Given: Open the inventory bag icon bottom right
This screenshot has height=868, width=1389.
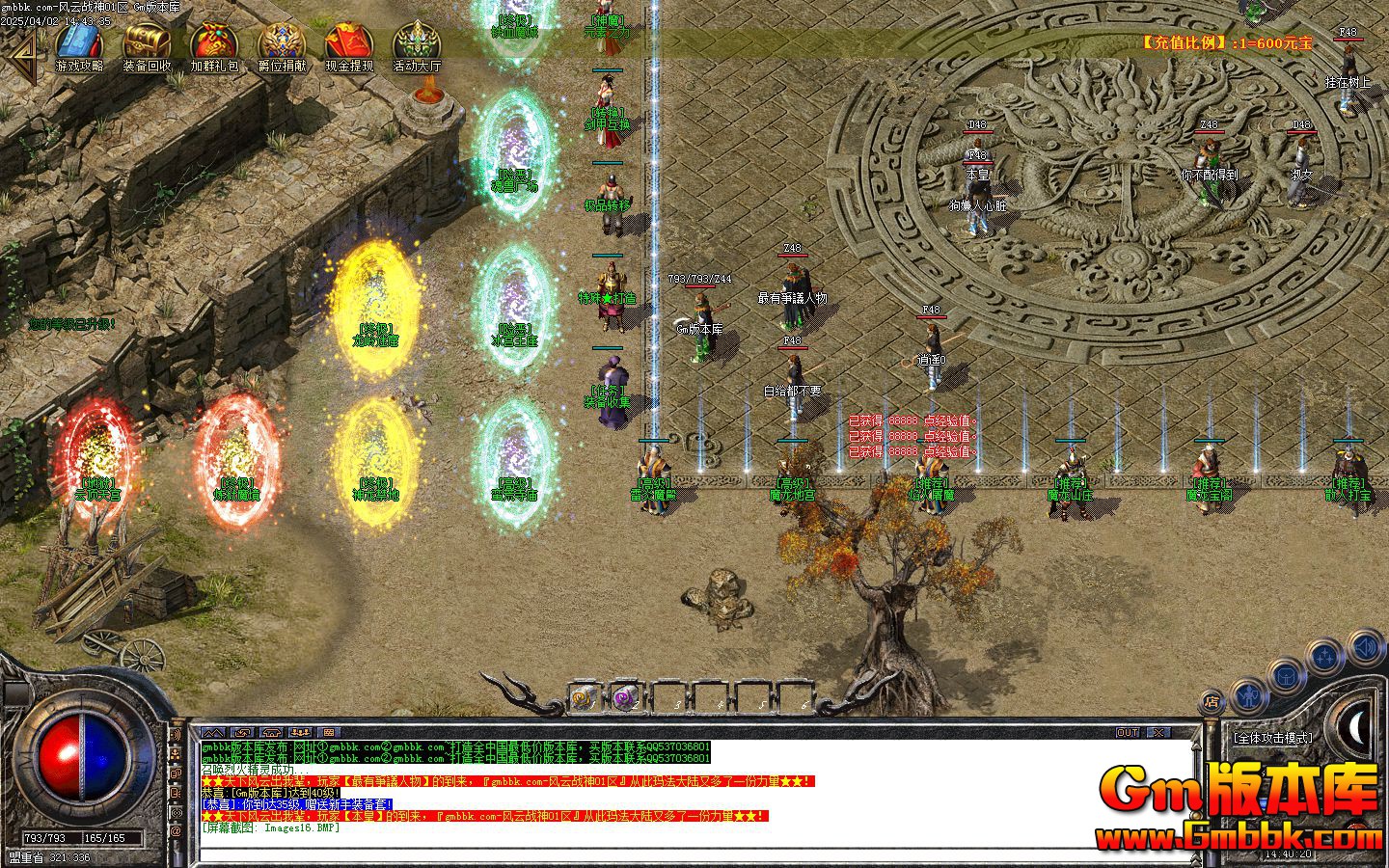Looking at the screenshot, I should click(x=1286, y=676).
